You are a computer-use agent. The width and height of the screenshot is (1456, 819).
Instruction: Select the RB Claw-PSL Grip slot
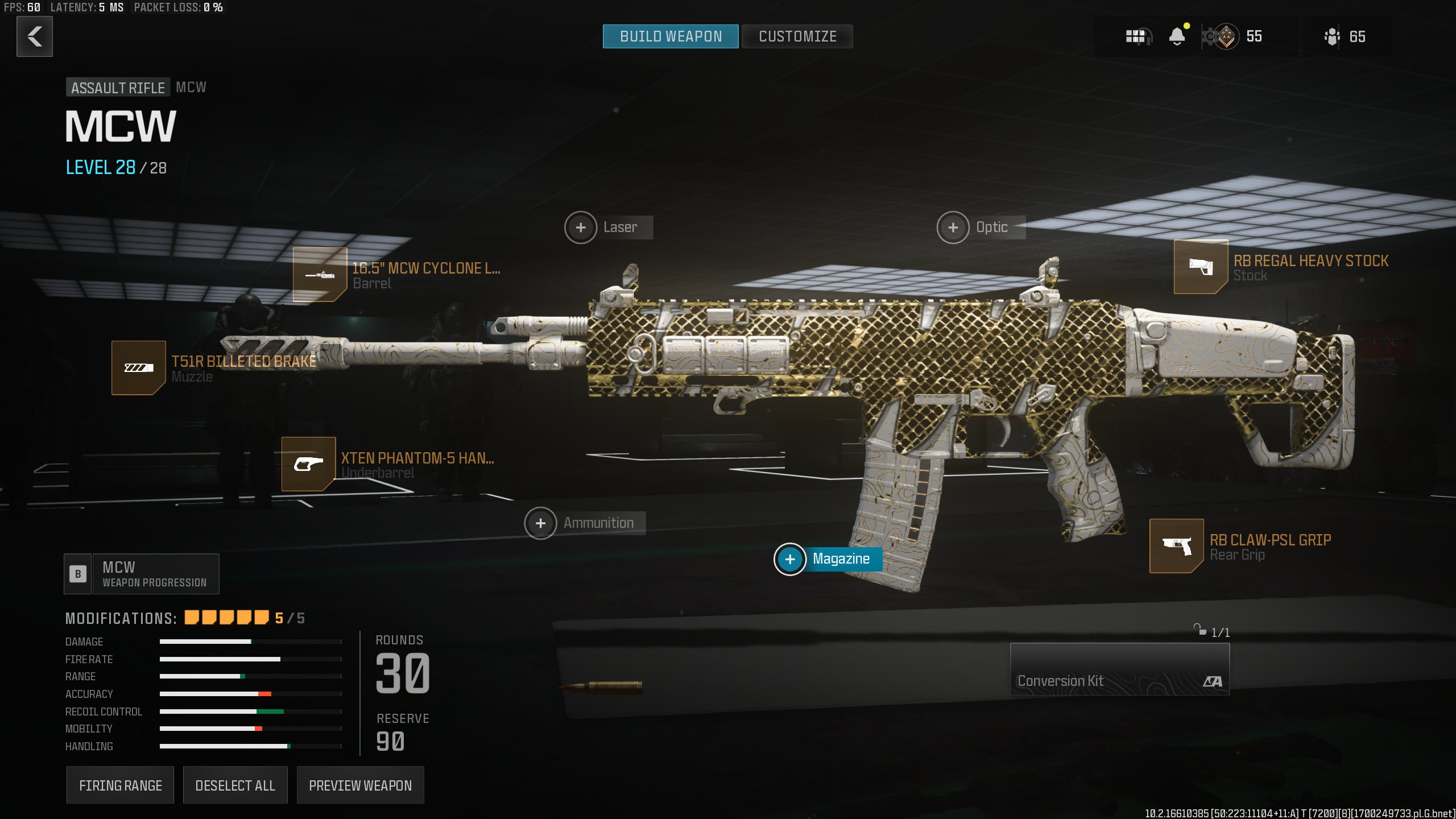point(1177,546)
